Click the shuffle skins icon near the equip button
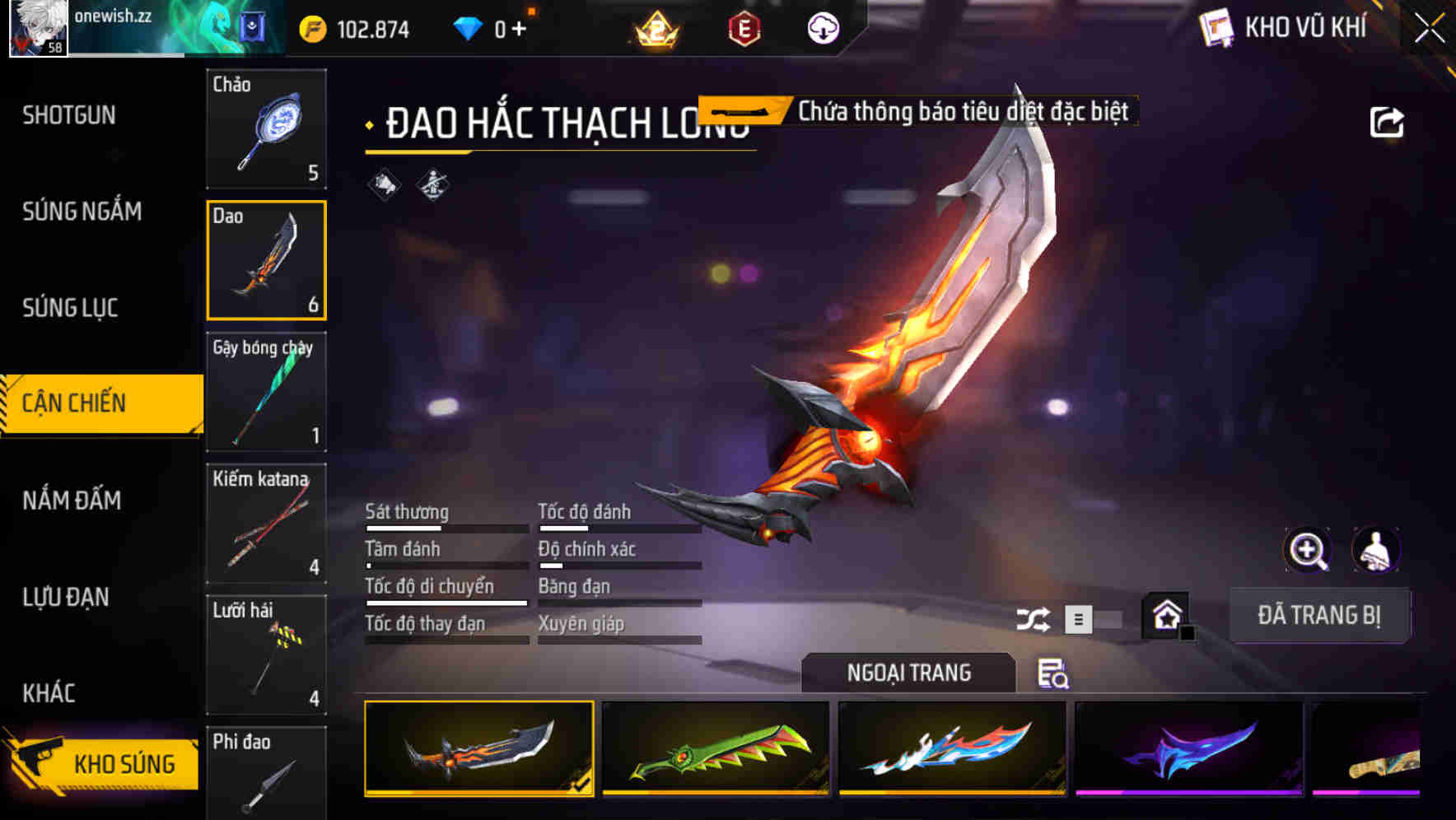 [x=1034, y=617]
